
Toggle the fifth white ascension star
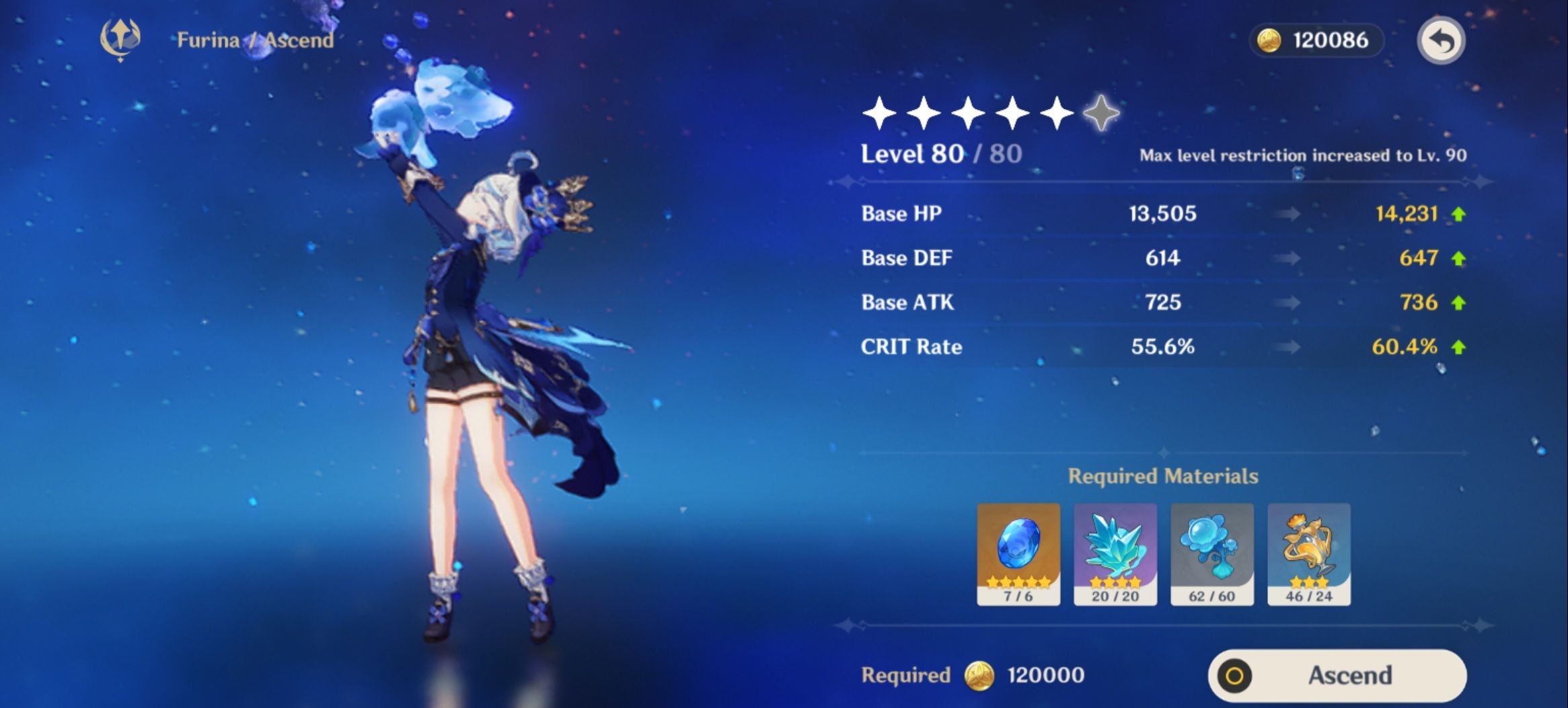pyautogui.click(x=1057, y=114)
